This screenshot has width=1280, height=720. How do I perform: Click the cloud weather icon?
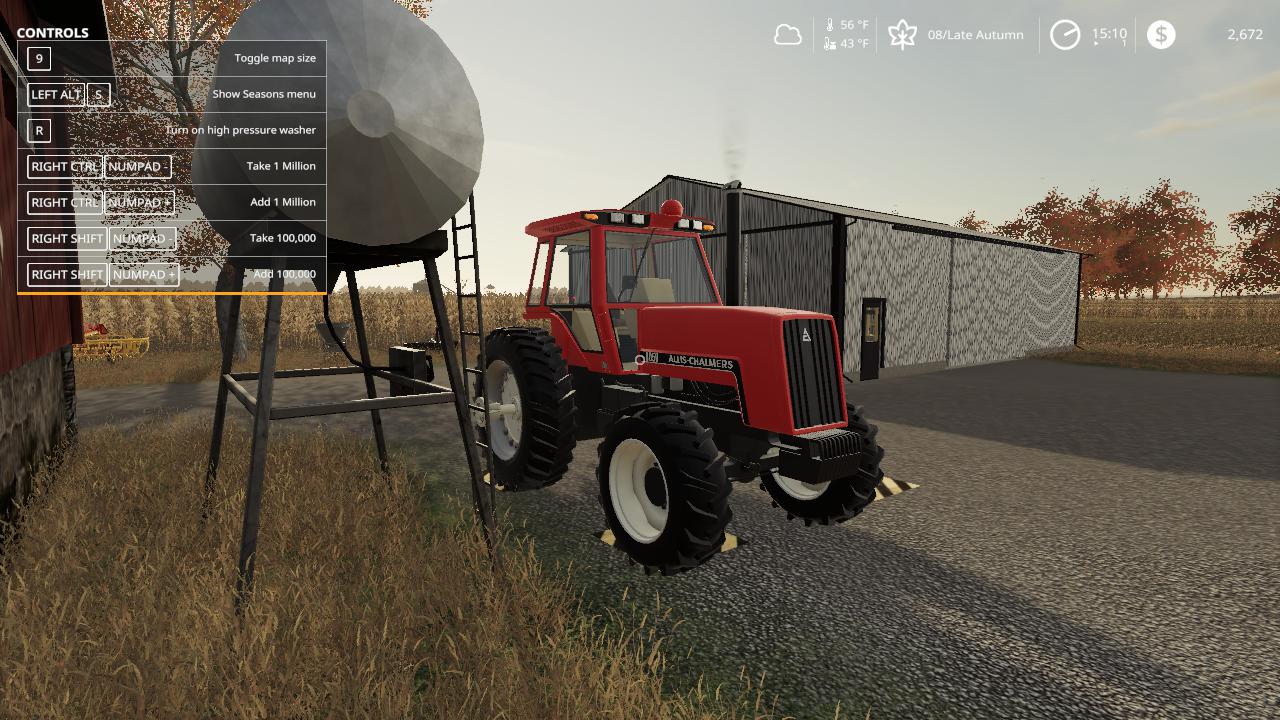pyautogui.click(x=788, y=35)
